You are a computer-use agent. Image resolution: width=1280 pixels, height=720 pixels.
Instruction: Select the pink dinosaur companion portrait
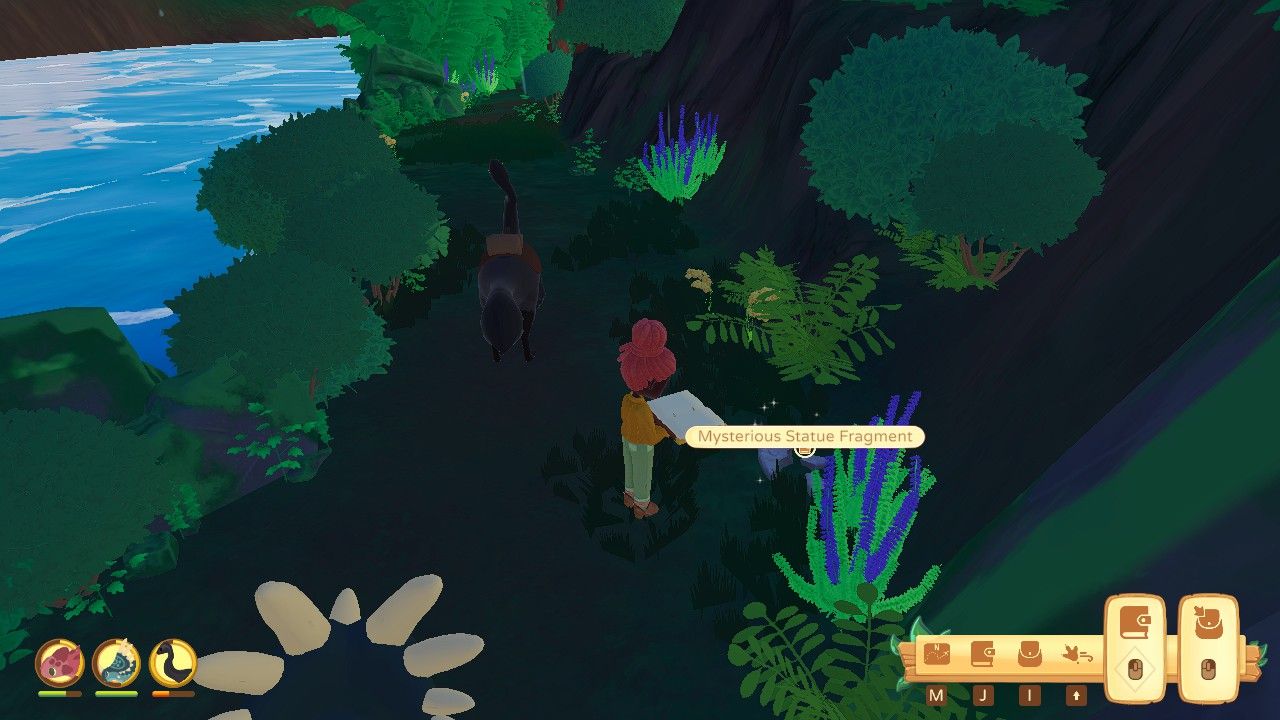(x=58, y=661)
